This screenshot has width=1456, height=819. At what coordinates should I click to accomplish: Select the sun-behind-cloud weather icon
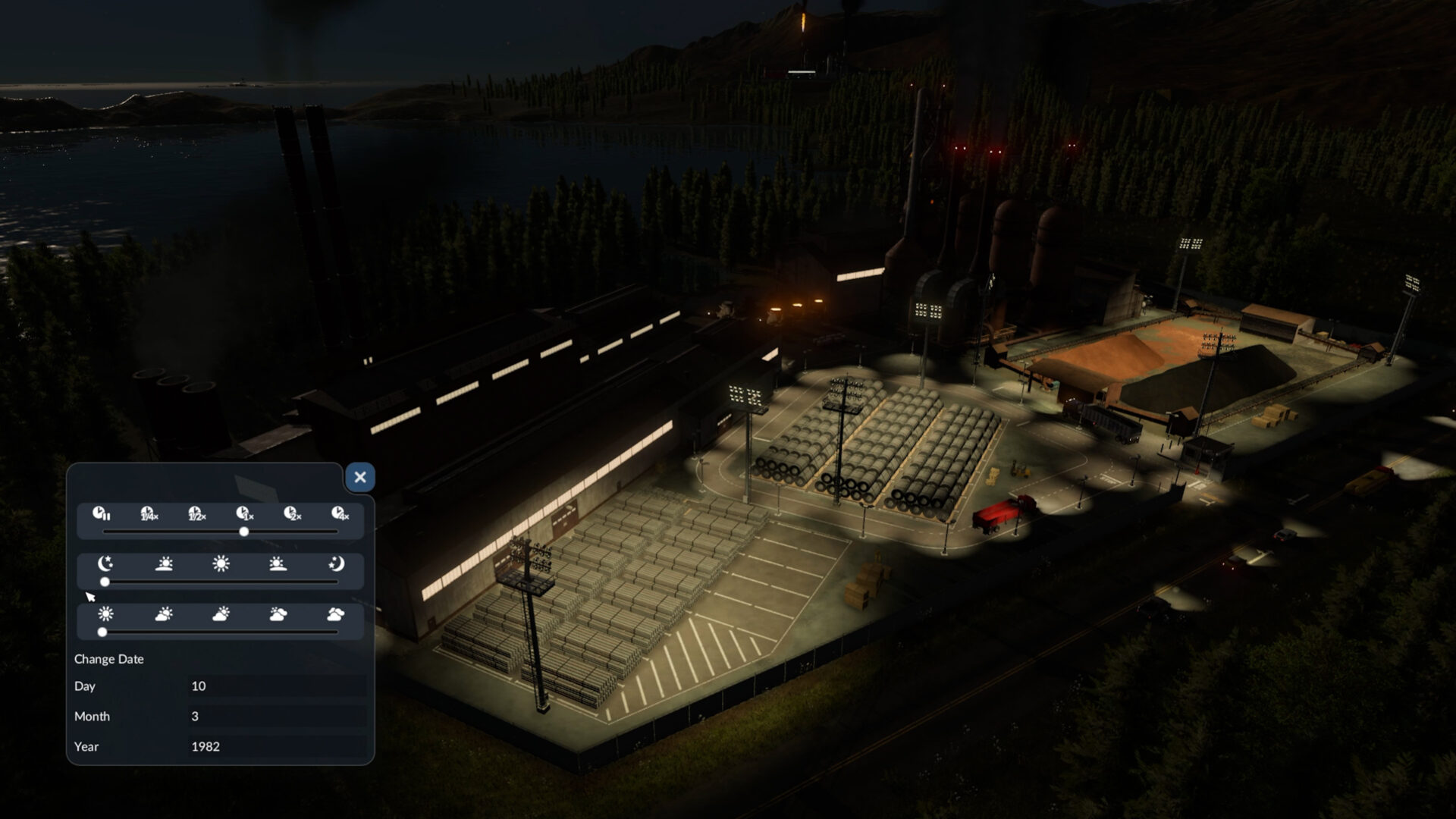click(x=221, y=615)
